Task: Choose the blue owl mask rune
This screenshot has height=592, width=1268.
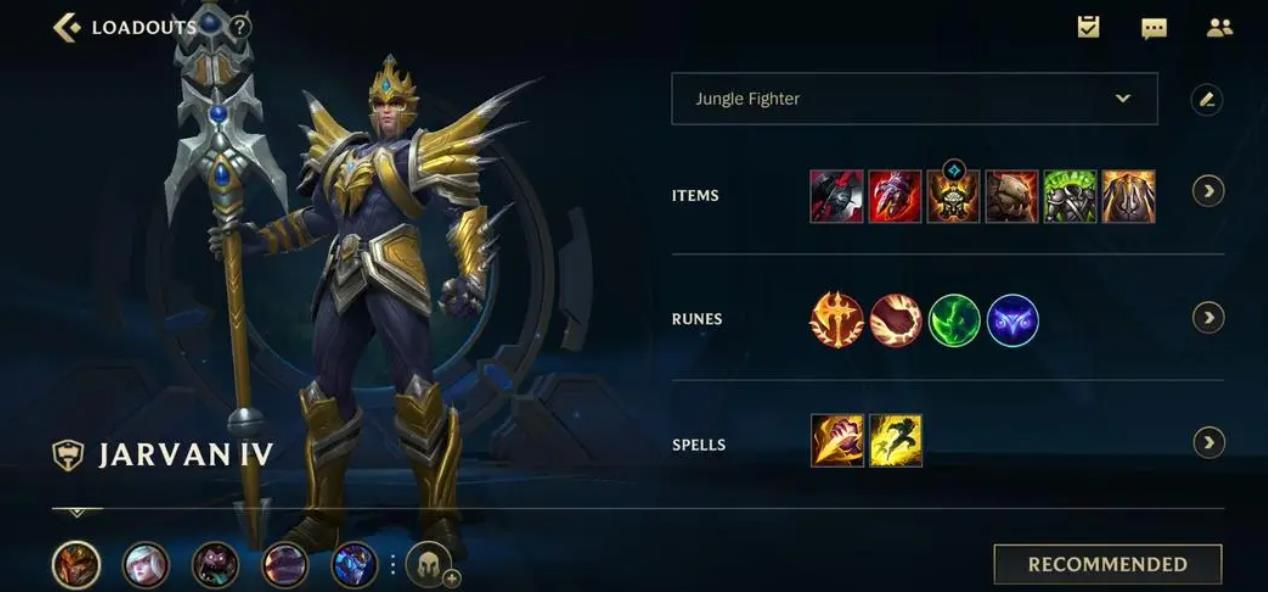Action: (1013, 320)
